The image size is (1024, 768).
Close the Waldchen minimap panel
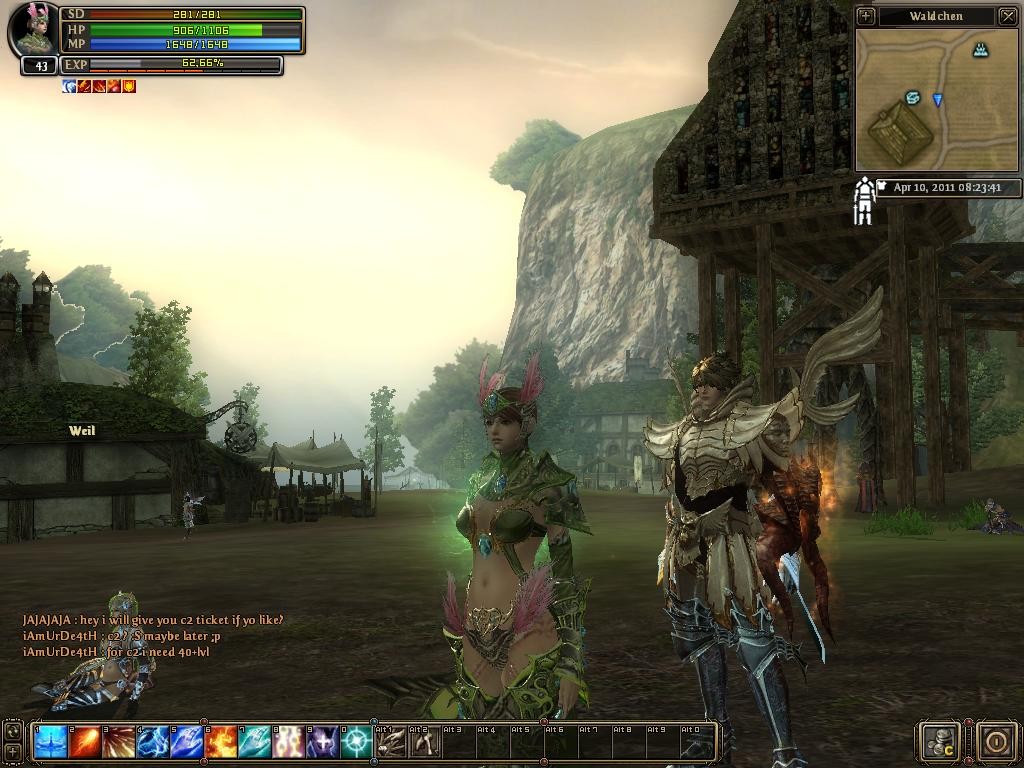click(x=1007, y=16)
